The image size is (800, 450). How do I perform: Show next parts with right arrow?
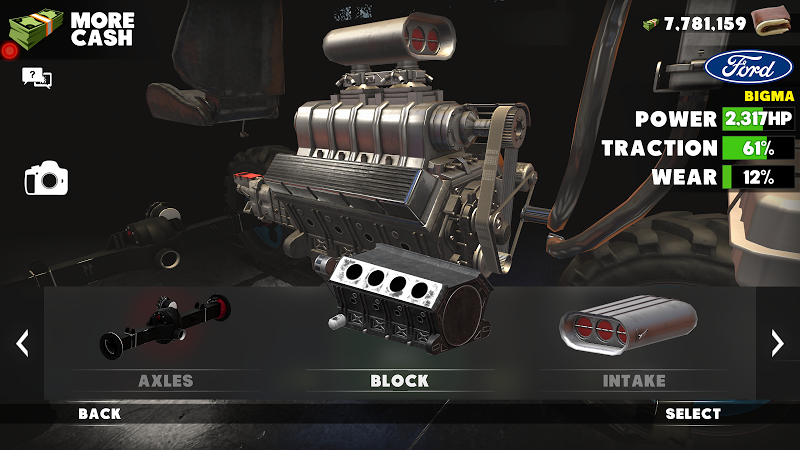[777, 343]
